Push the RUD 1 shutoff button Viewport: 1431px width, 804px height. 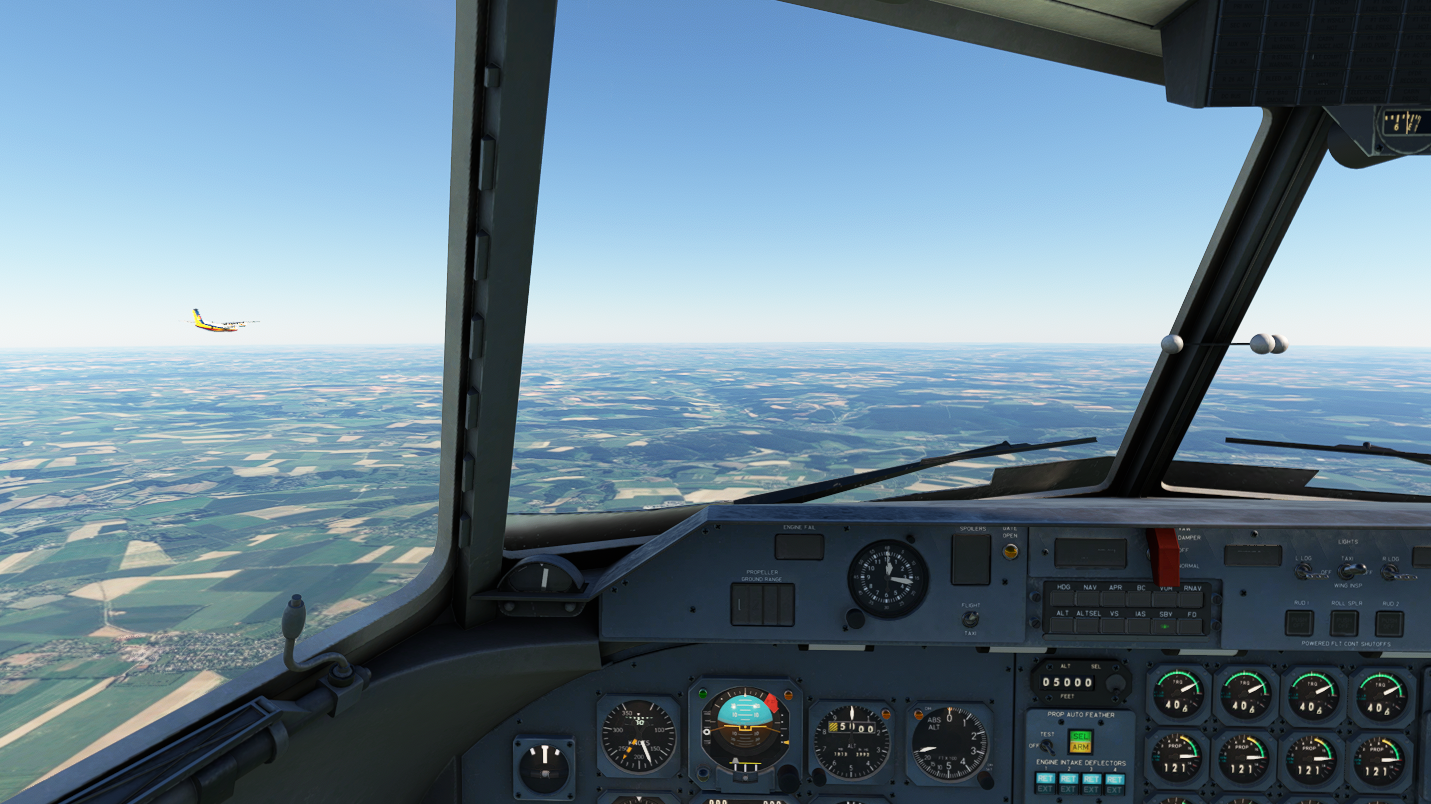[1299, 623]
